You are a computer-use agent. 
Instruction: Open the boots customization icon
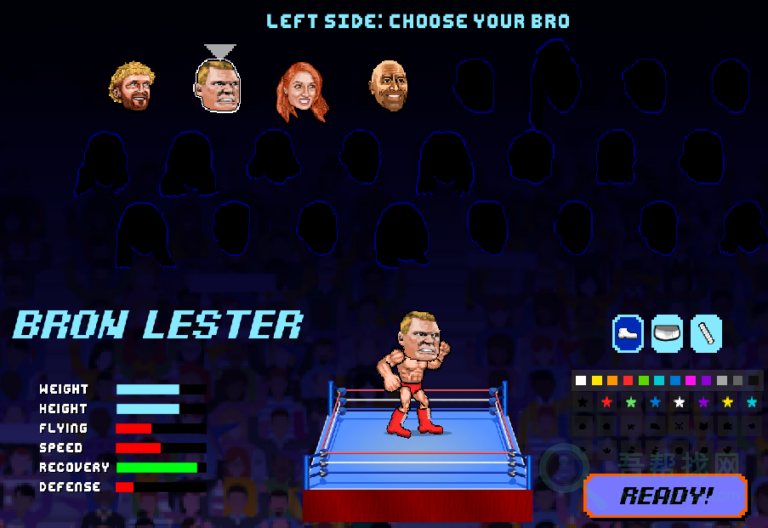[x=628, y=333]
